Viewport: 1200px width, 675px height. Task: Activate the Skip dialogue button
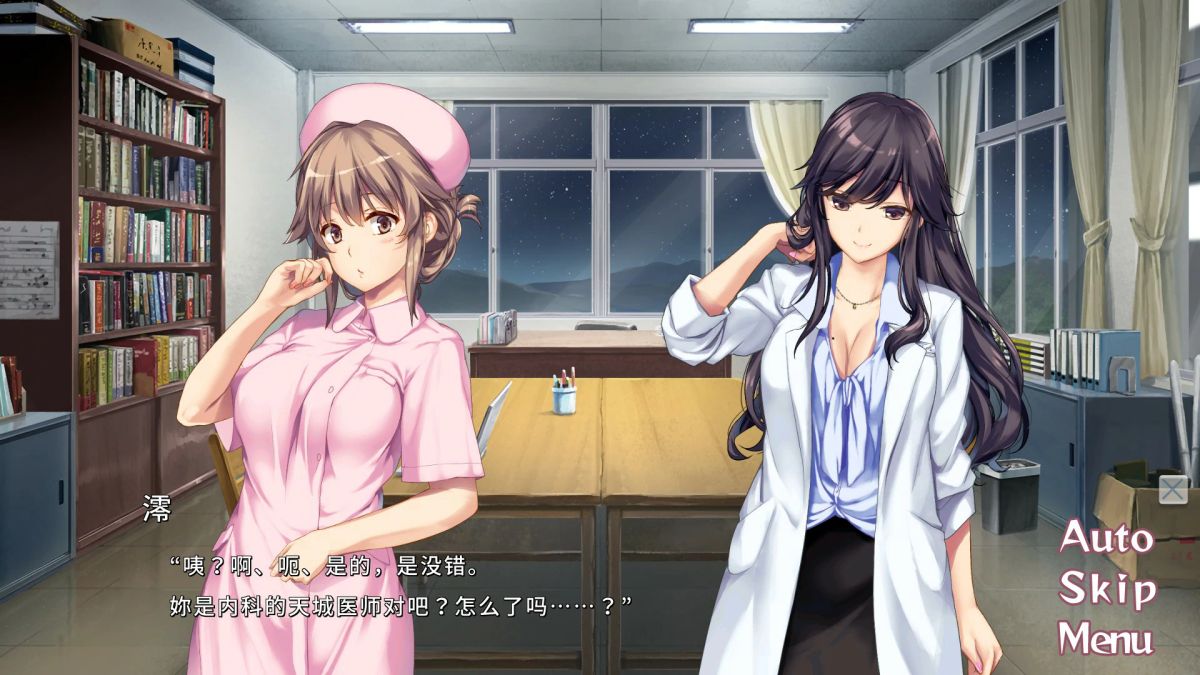click(1107, 588)
